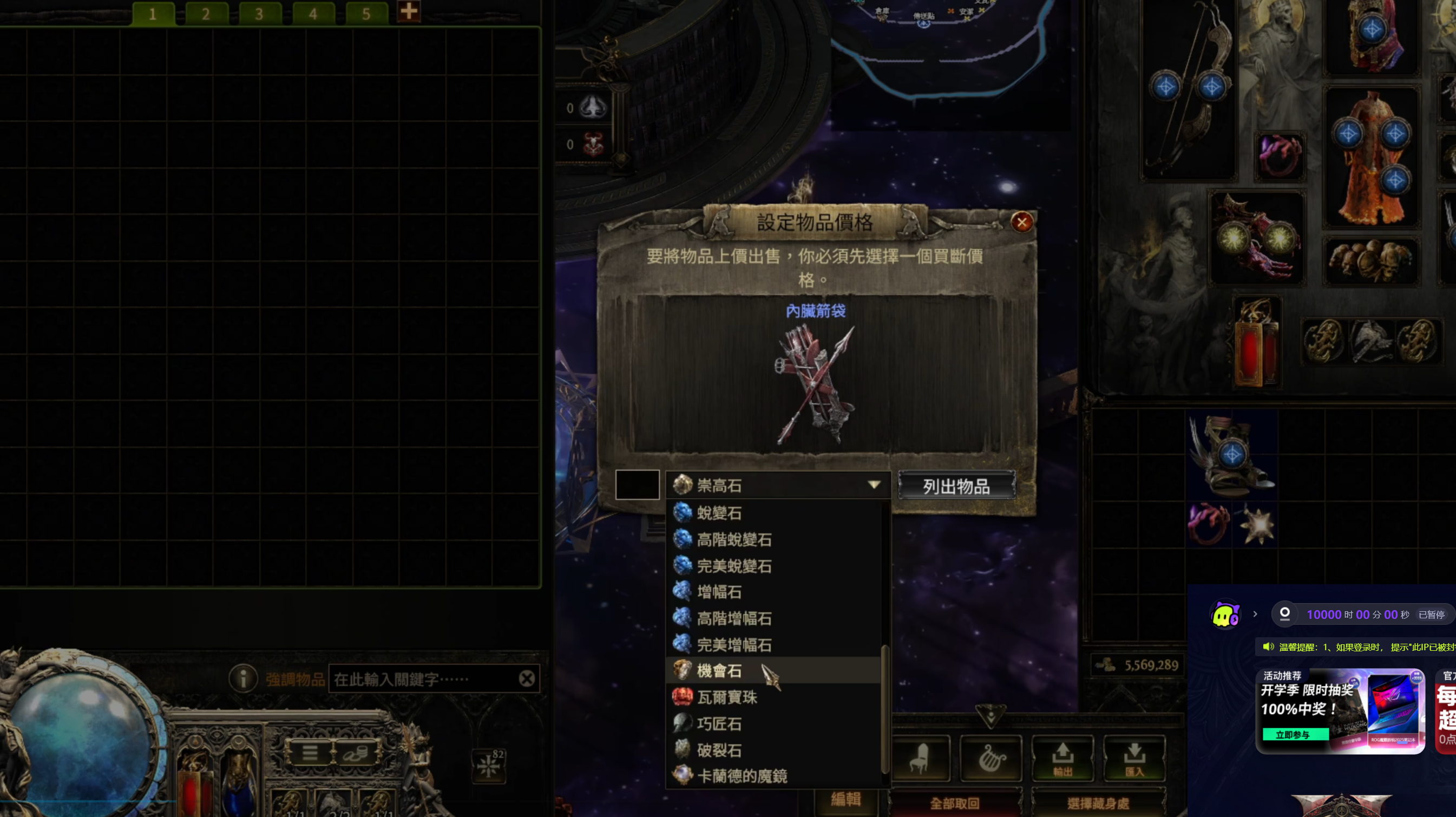Viewport: 1456px width, 817px height.
Task: Switch to stash tab 3
Action: coord(259,14)
